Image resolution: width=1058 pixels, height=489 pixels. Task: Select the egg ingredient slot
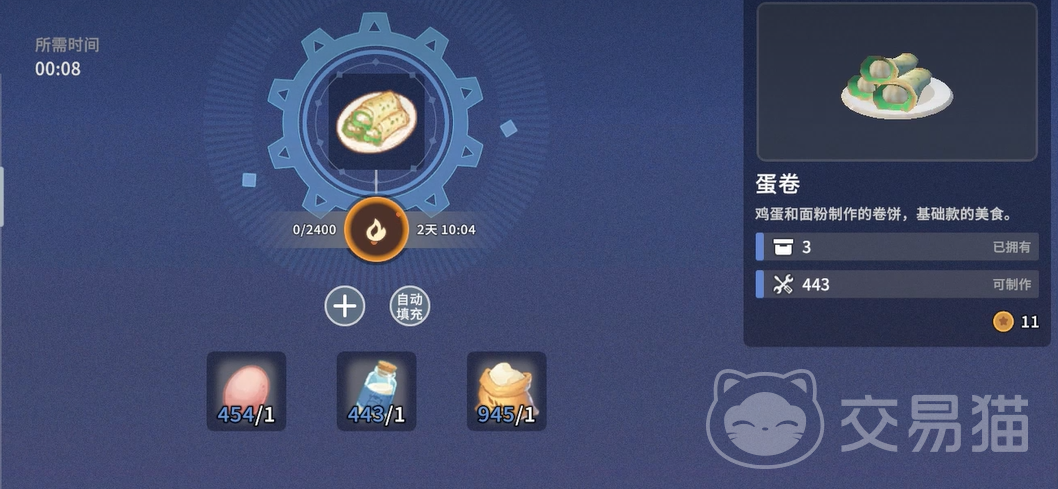click(x=246, y=391)
